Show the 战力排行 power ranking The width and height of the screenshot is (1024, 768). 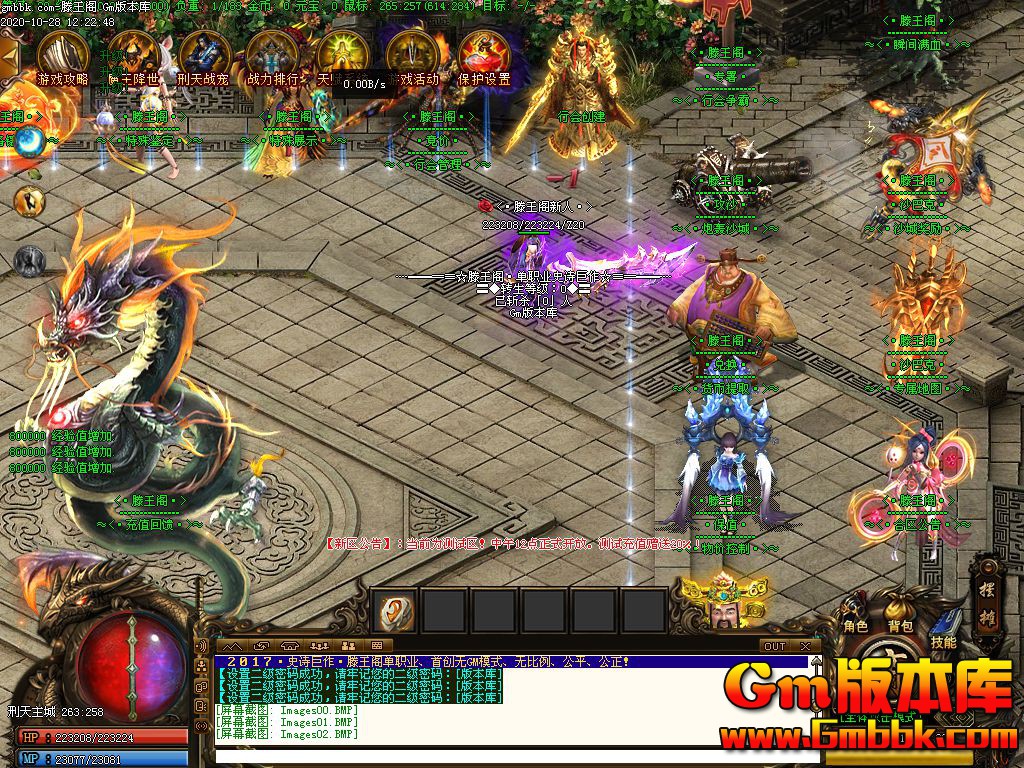pyautogui.click(x=271, y=56)
